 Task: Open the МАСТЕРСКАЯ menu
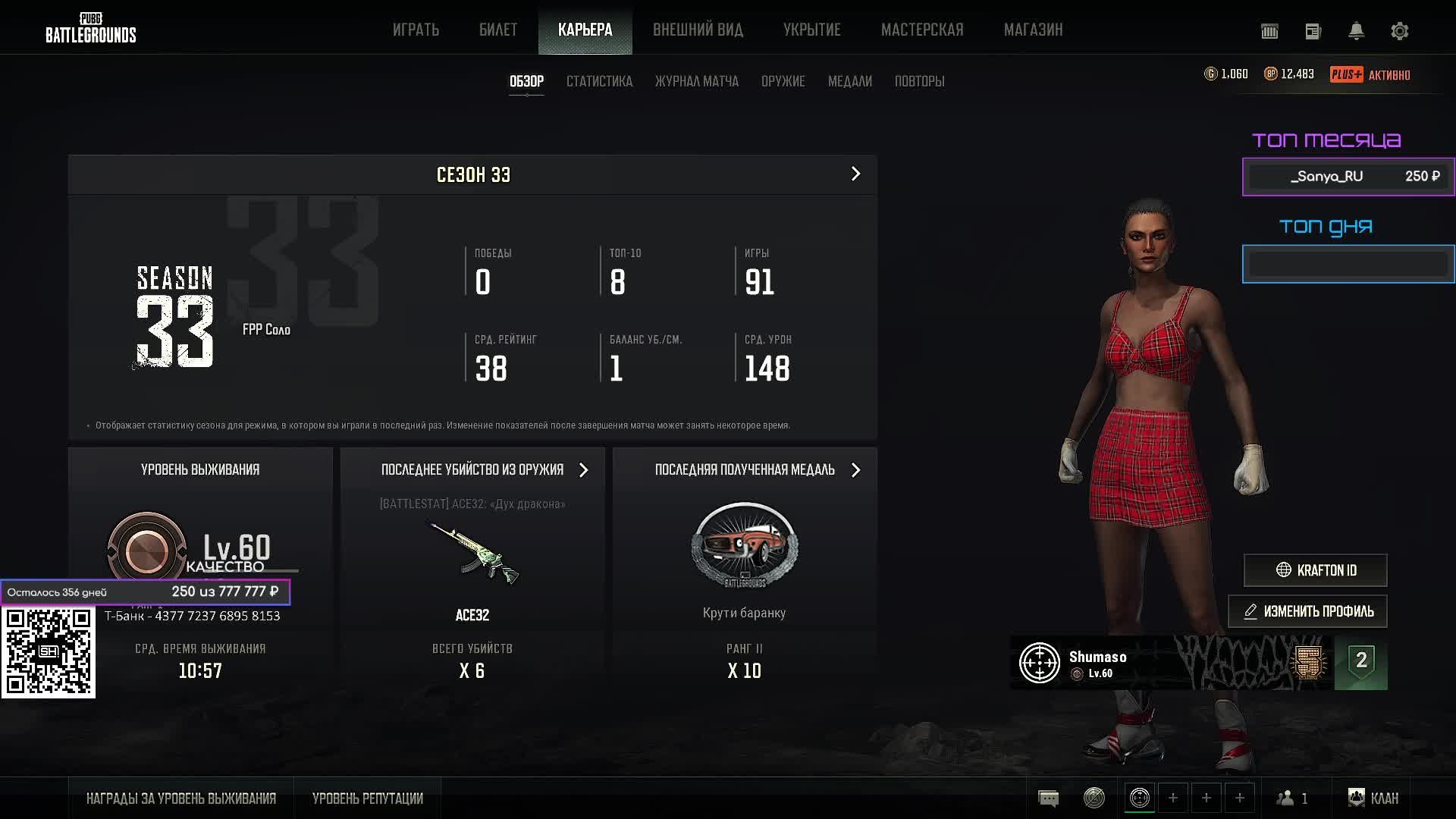[x=922, y=30]
